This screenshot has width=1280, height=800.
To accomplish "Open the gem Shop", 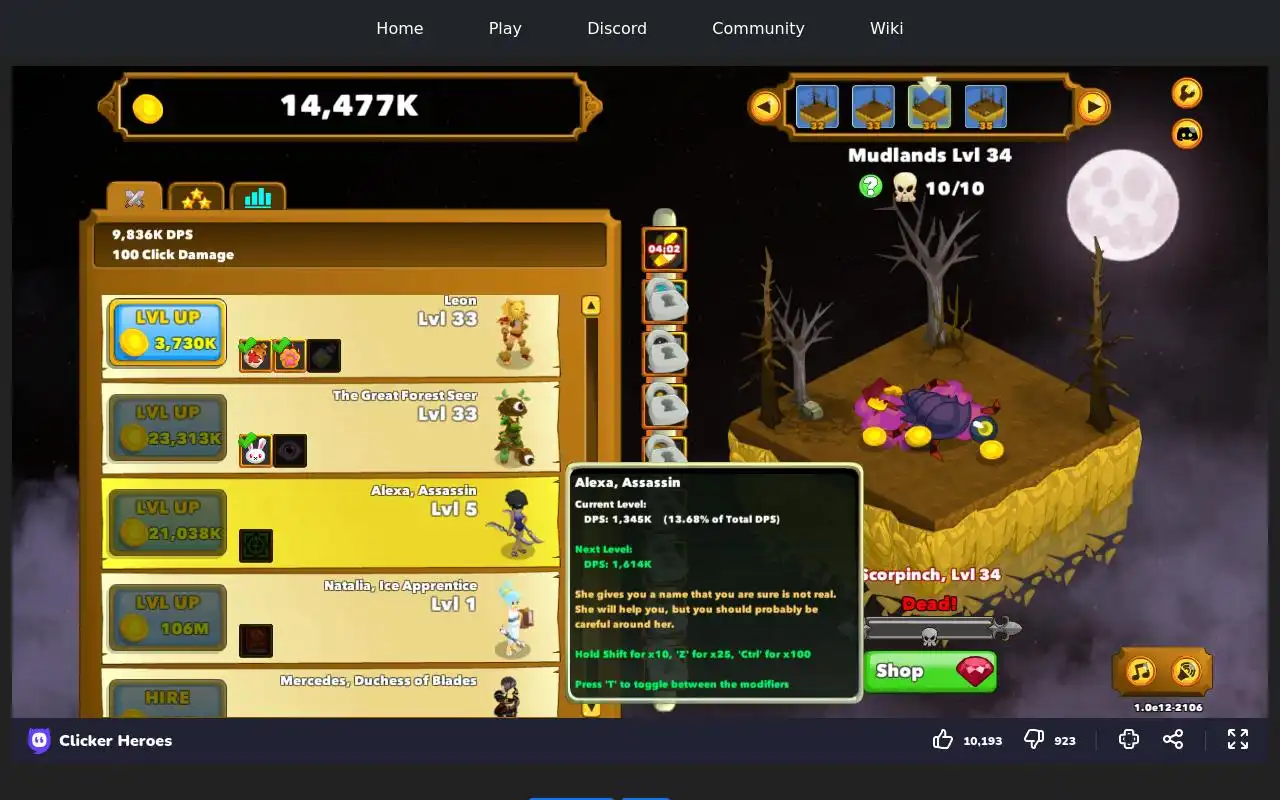I will pyautogui.click(x=930, y=671).
